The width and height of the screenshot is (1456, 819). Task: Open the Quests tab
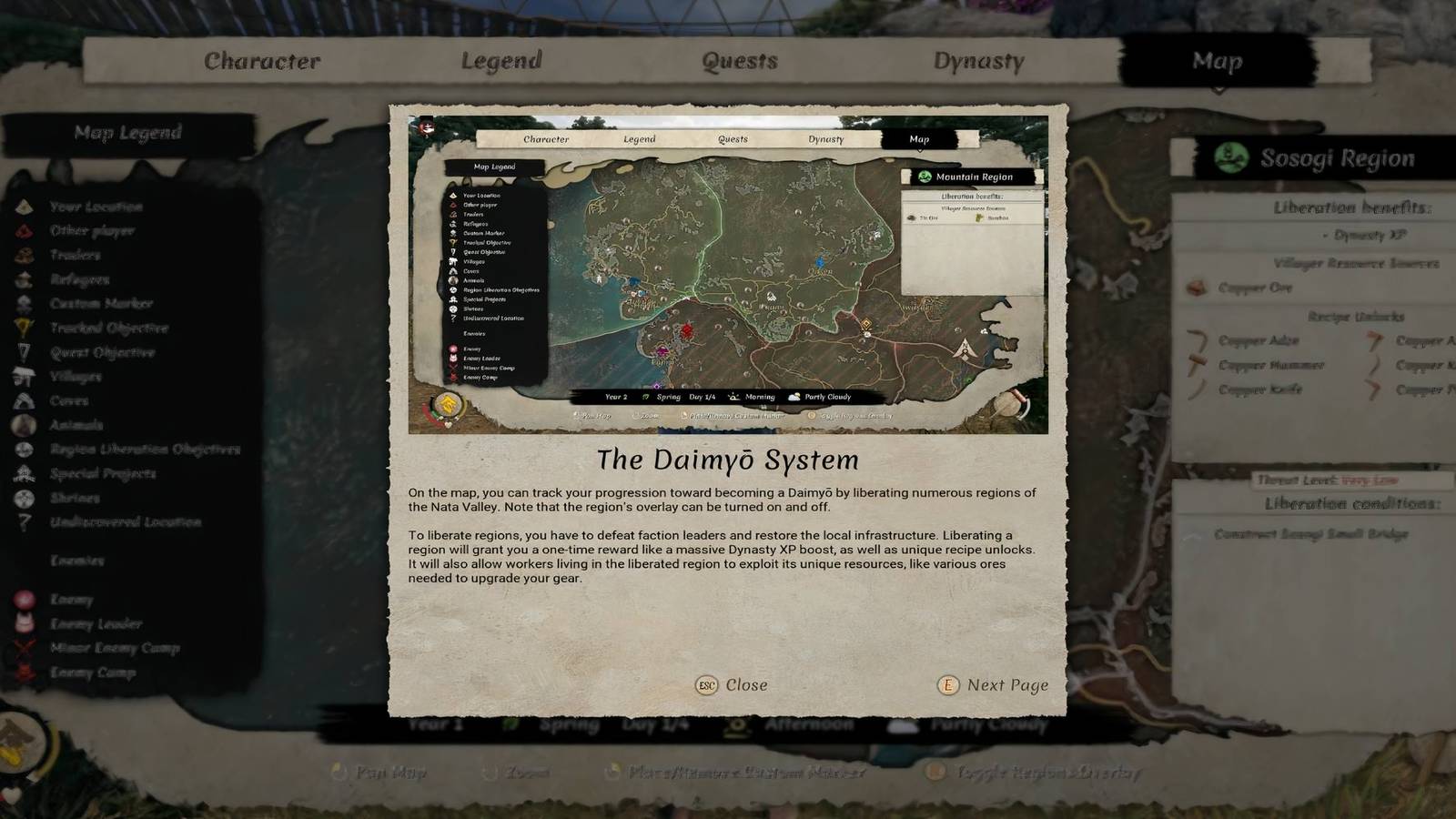[739, 60]
